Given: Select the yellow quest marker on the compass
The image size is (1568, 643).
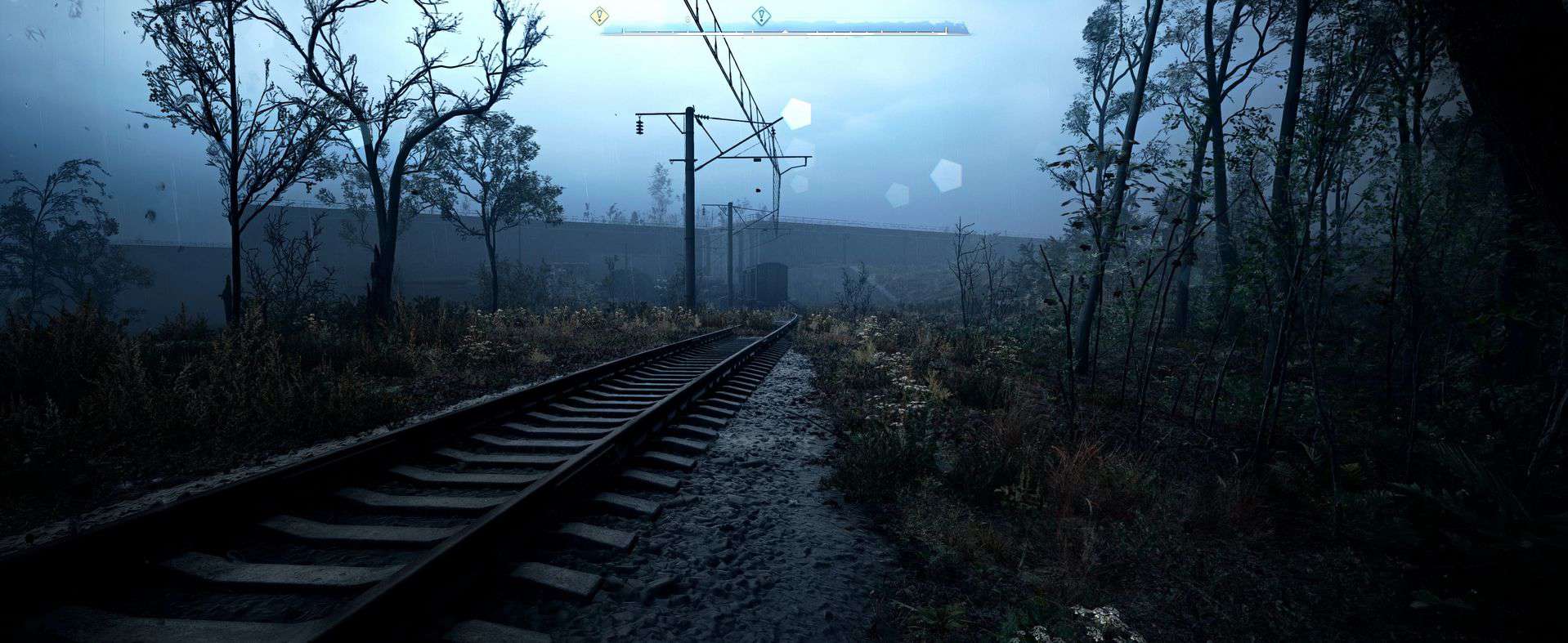Looking at the screenshot, I should [x=600, y=16].
